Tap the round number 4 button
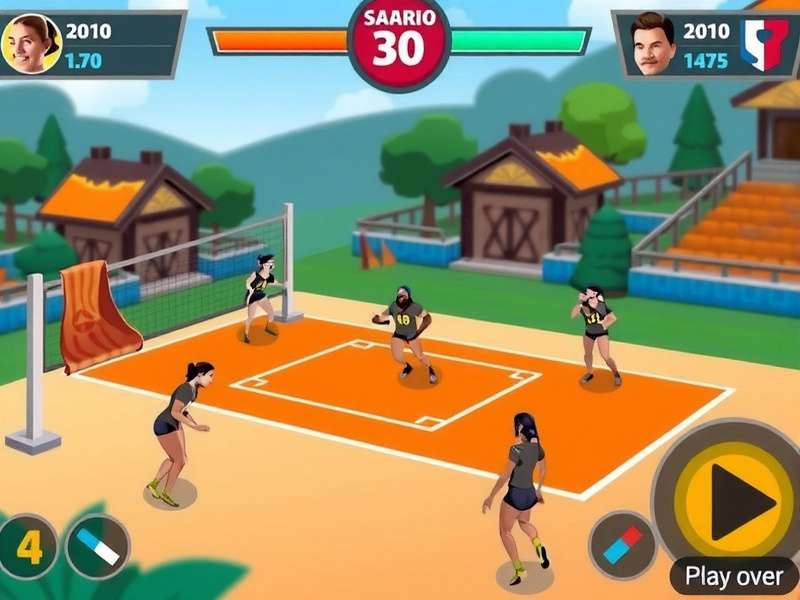The width and height of the screenshot is (800, 600). point(28,547)
